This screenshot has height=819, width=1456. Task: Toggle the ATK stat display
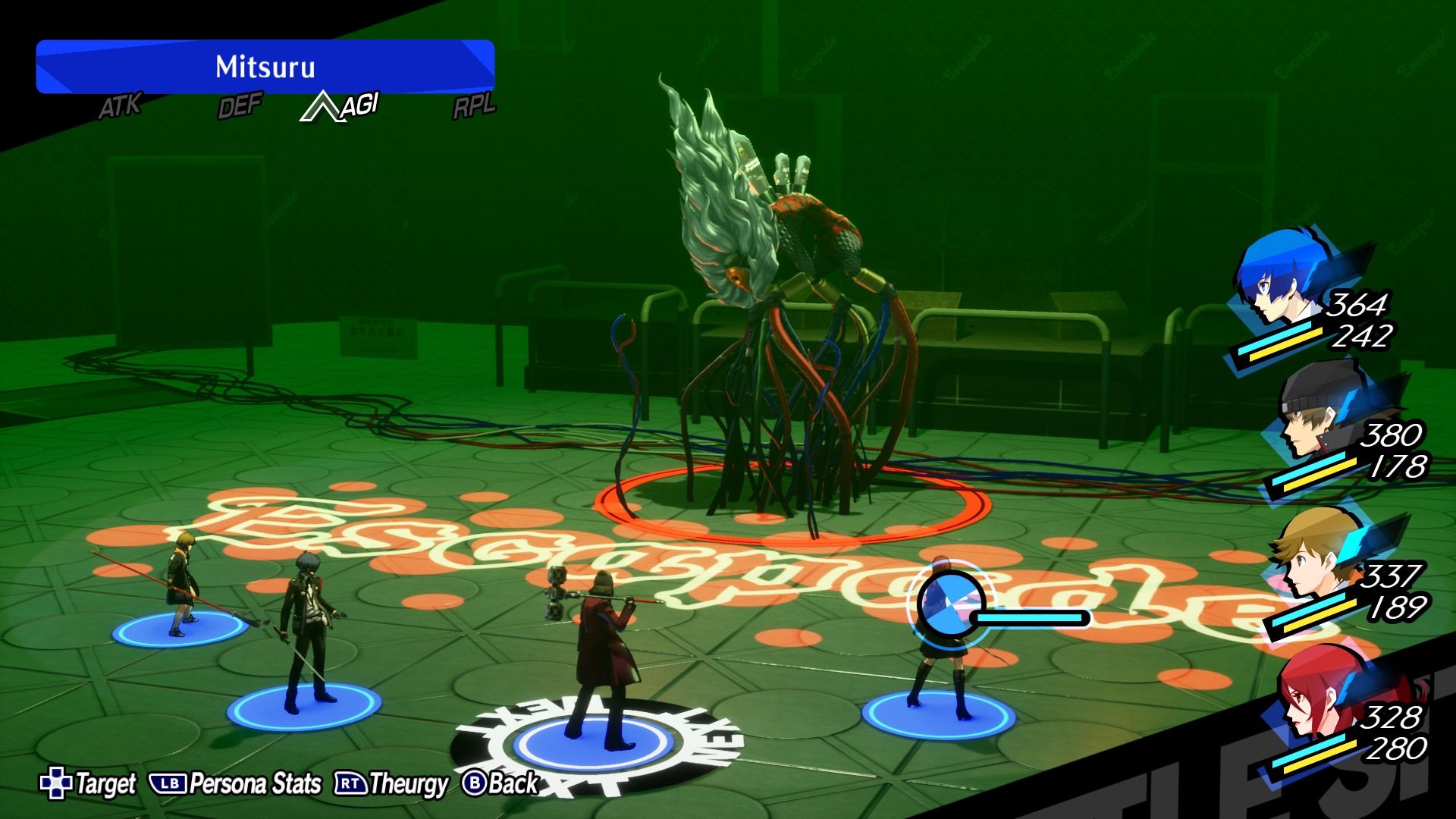coord(120,107)
